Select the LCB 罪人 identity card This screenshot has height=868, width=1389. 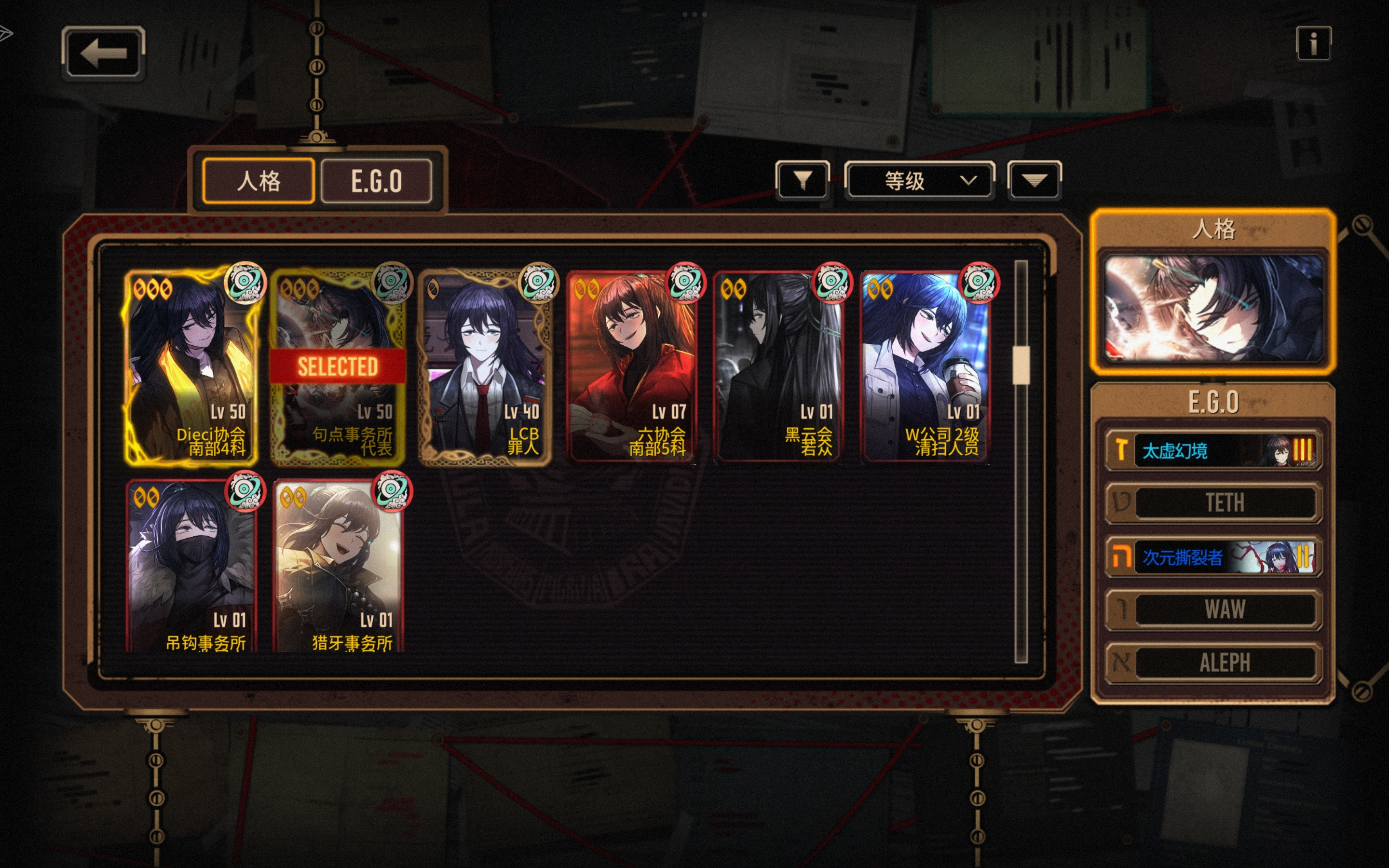[x=485, y=367]
